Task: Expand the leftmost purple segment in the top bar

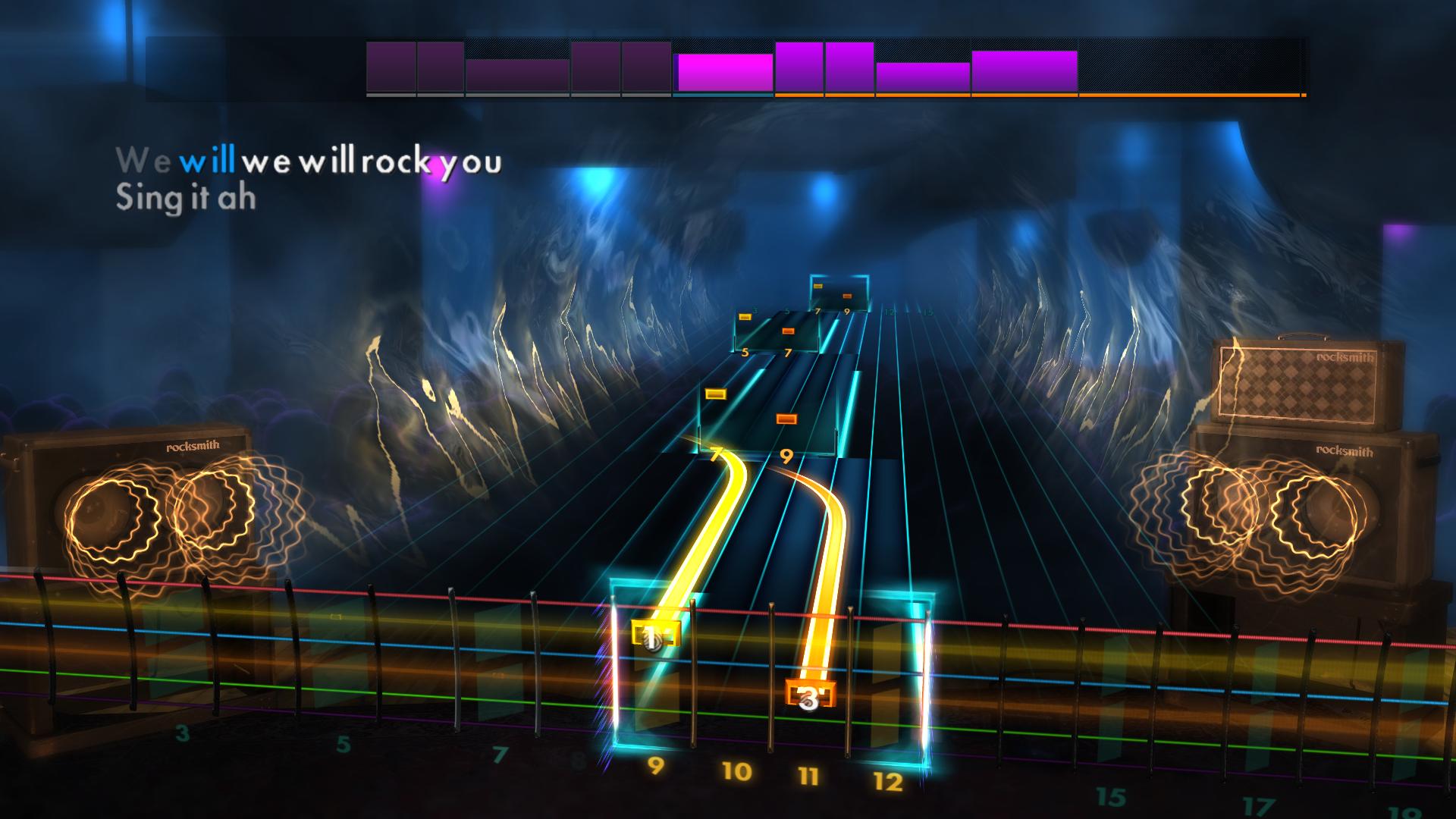Action: [389, 67]
